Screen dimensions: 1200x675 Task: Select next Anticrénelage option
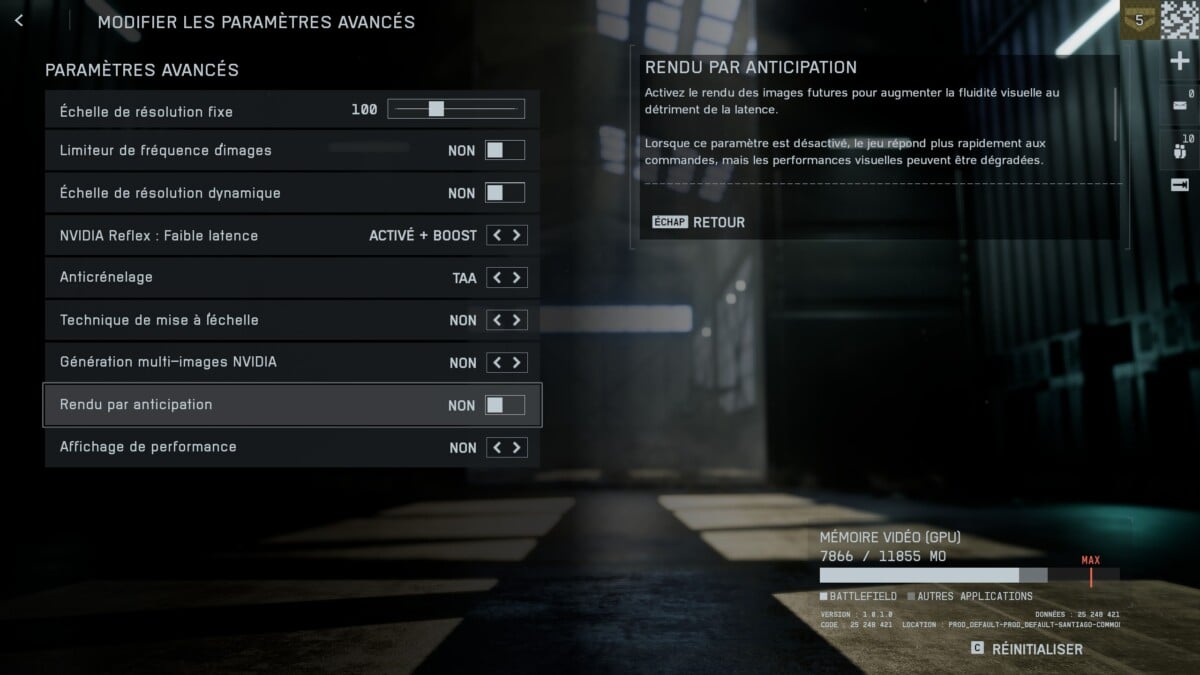pyautogui.click(x=516, y=278)
